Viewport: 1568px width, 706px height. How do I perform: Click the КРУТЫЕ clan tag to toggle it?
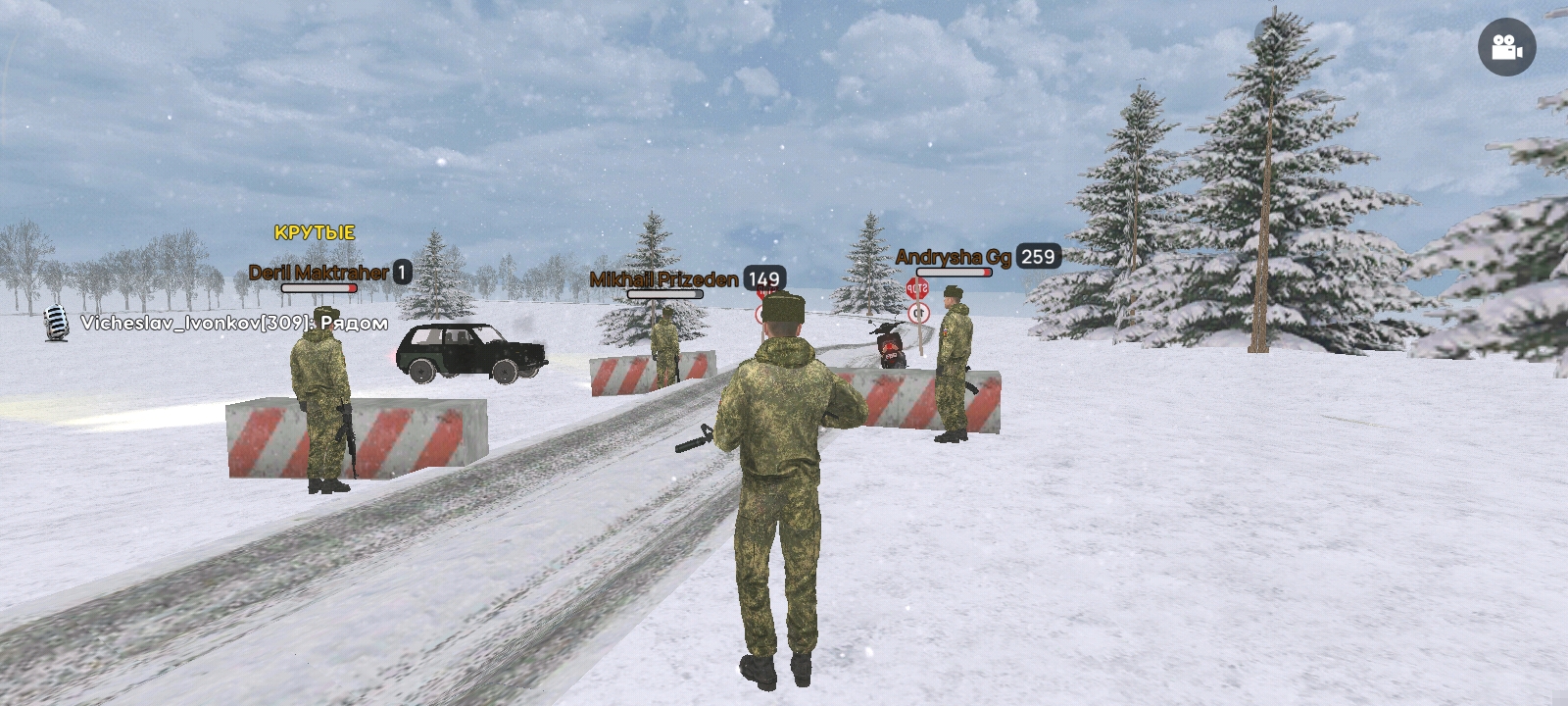pos(315,231)
